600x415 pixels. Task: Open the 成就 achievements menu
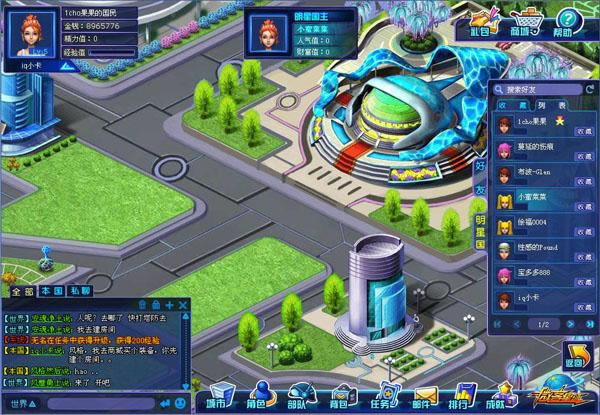(496, 396)
